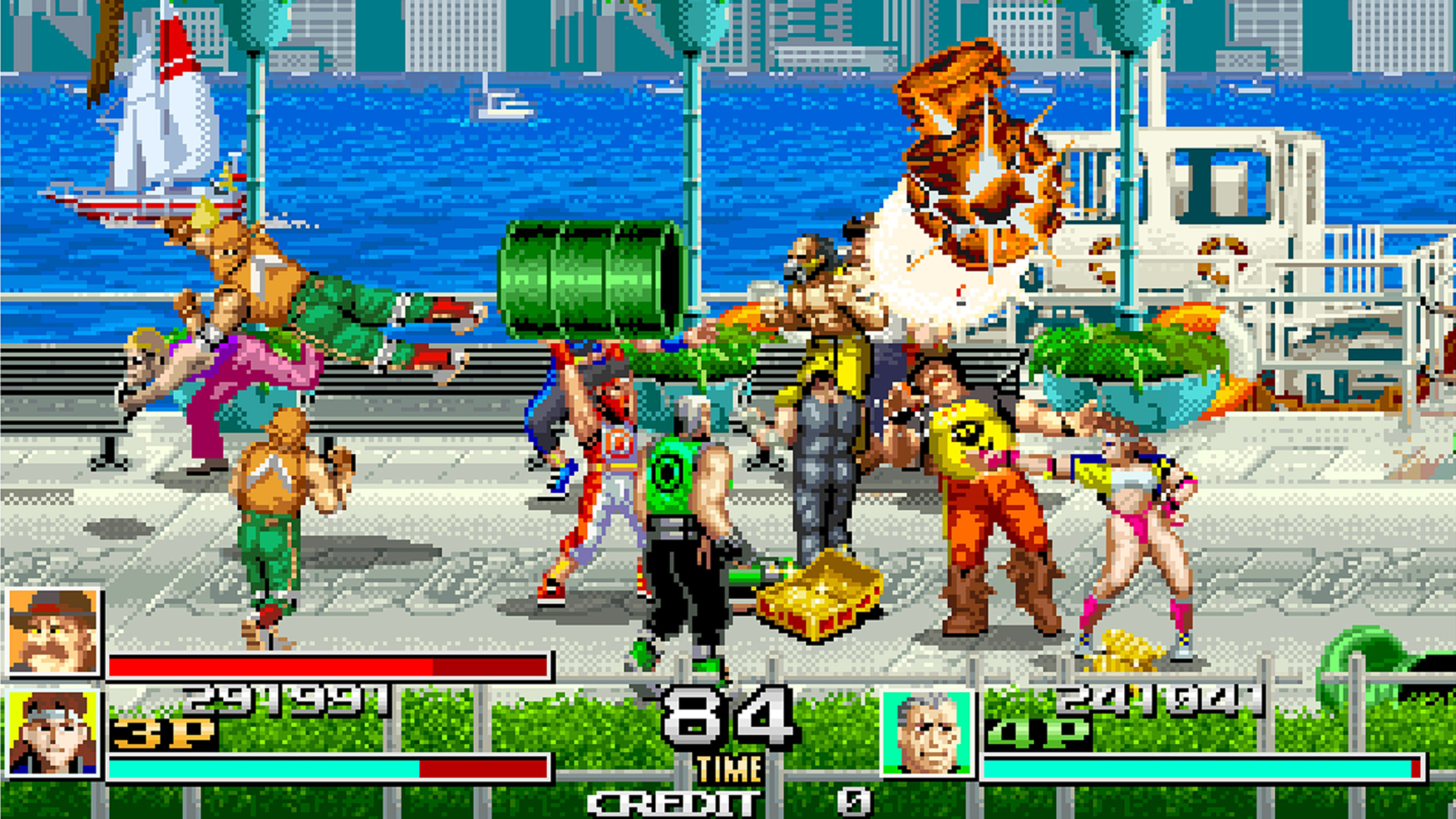1456x819 pixels.
Task: Select the 3P player character portrait
Action: (53, 733)
